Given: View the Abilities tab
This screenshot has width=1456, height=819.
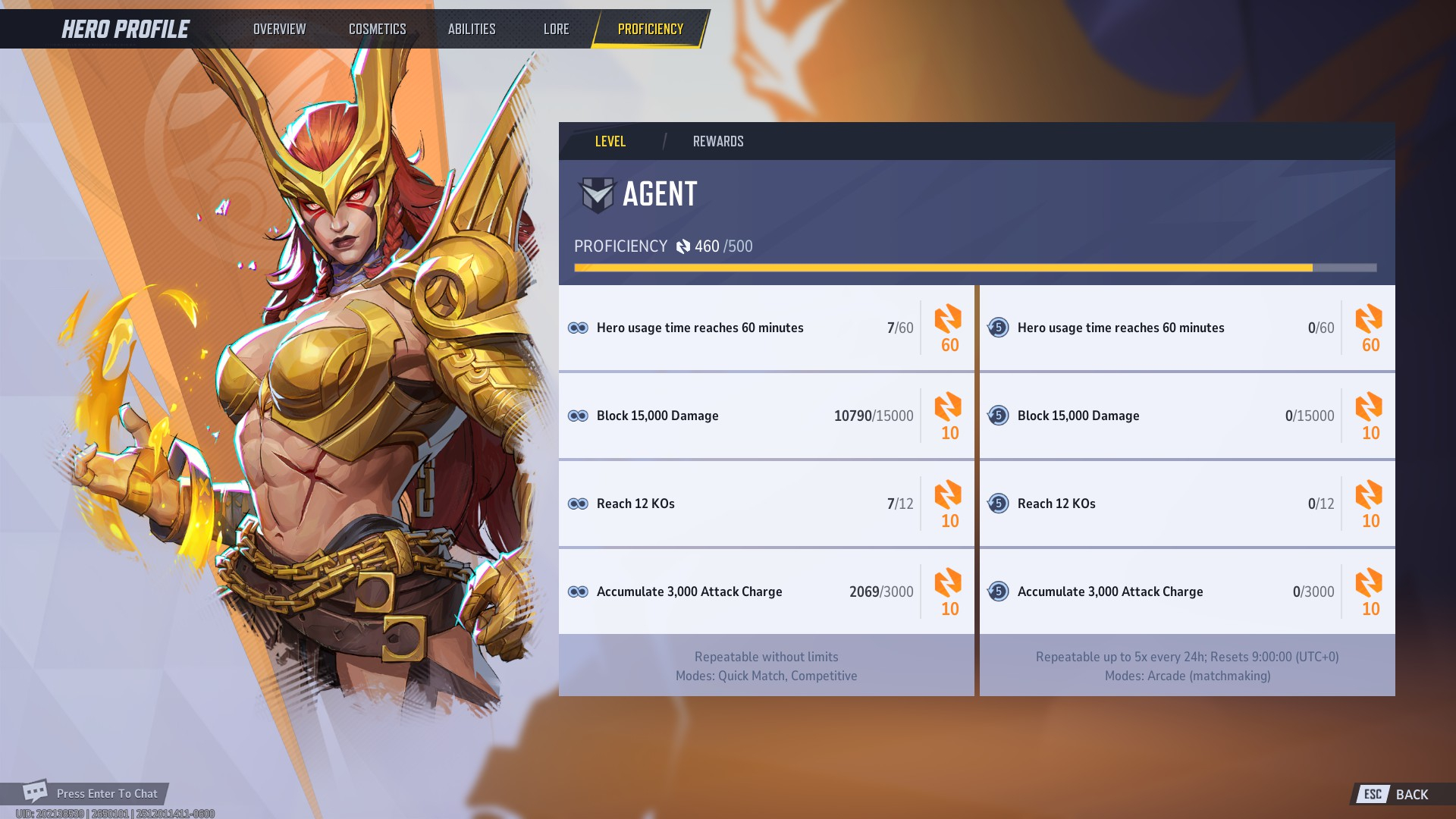Looking at the screenshot, I should [x=471, y=29].
